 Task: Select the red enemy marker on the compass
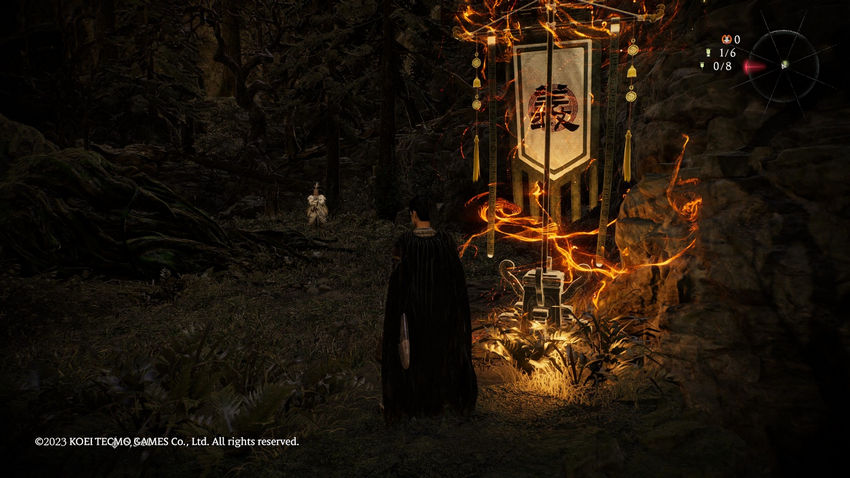click(754, 66)
